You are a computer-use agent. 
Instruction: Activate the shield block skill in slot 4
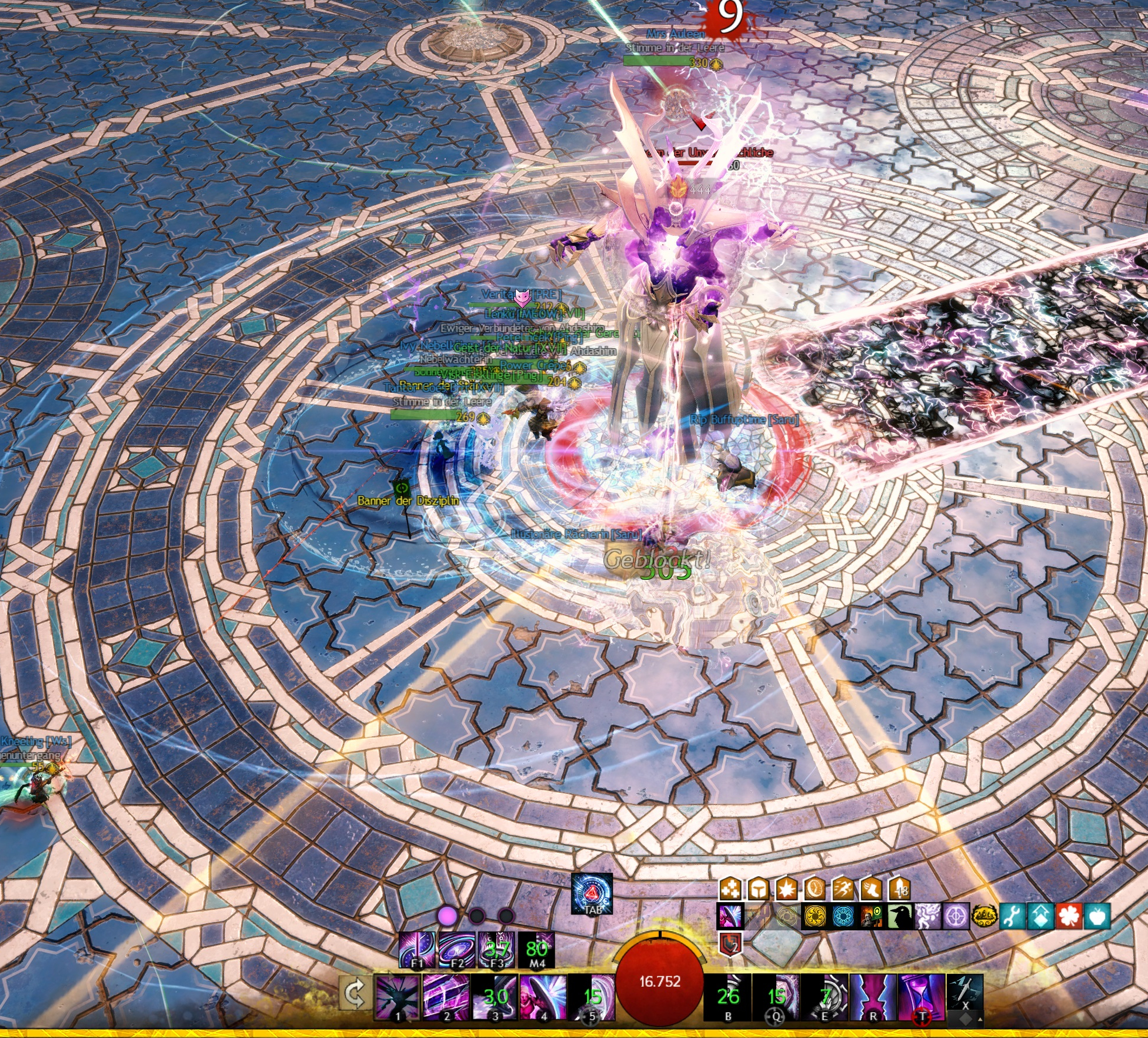coord(543,997)
